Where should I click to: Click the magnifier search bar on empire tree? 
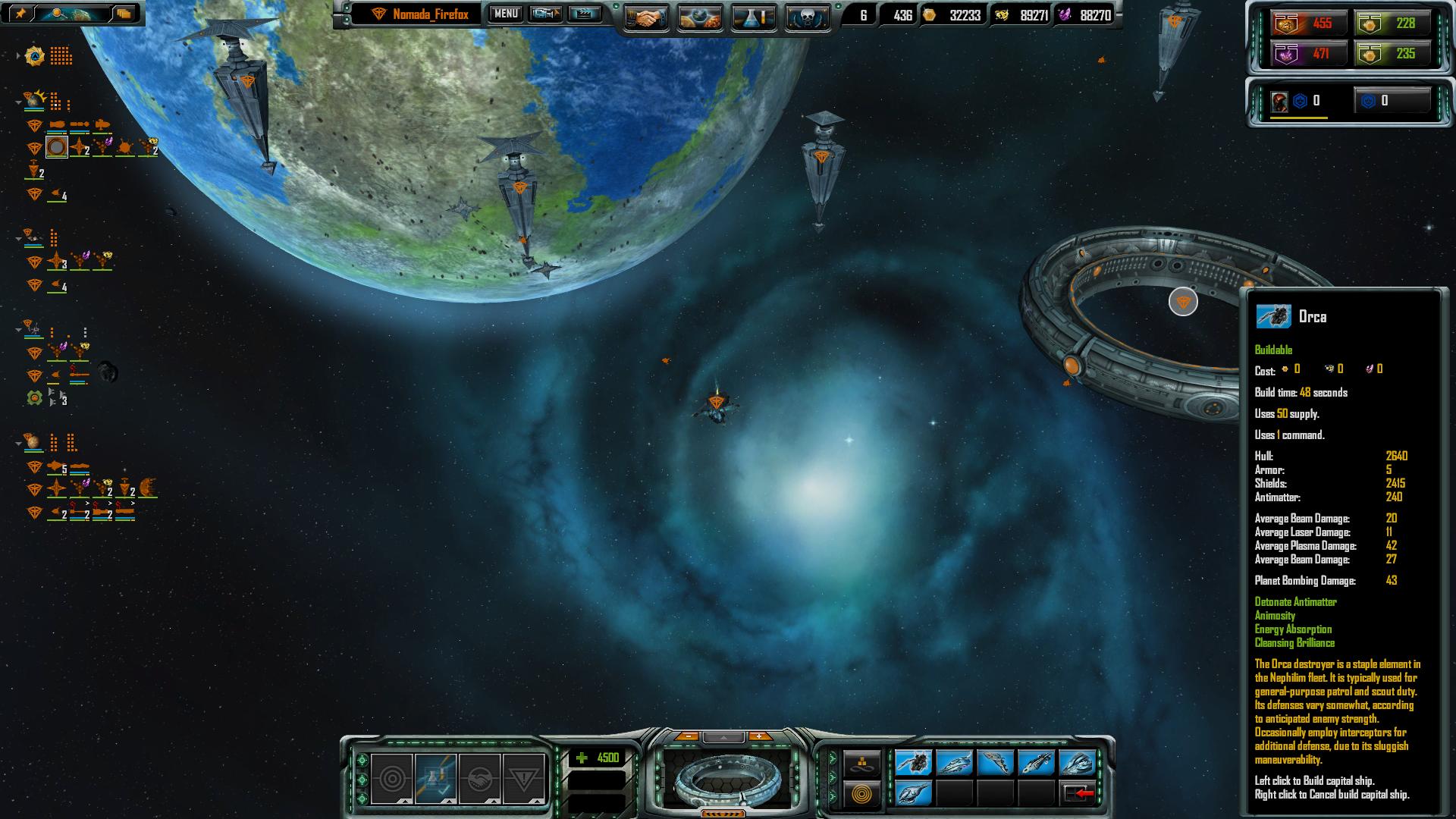(72, 14)
